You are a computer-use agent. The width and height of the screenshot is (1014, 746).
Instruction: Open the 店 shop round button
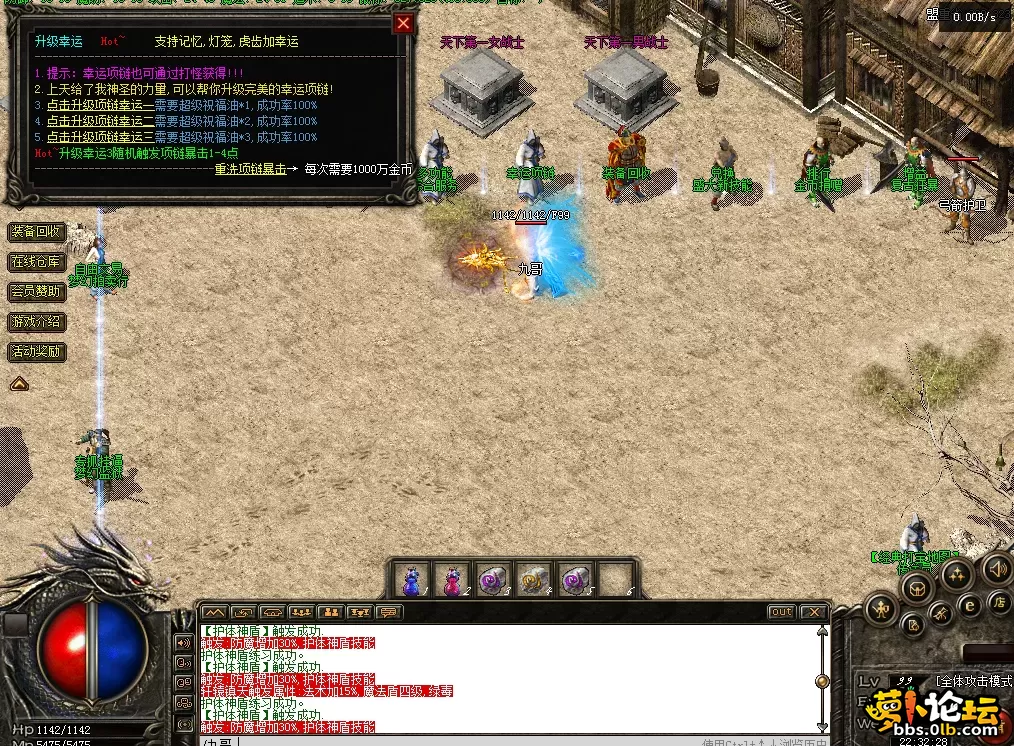pyautogui.click(x=998, y=601)
